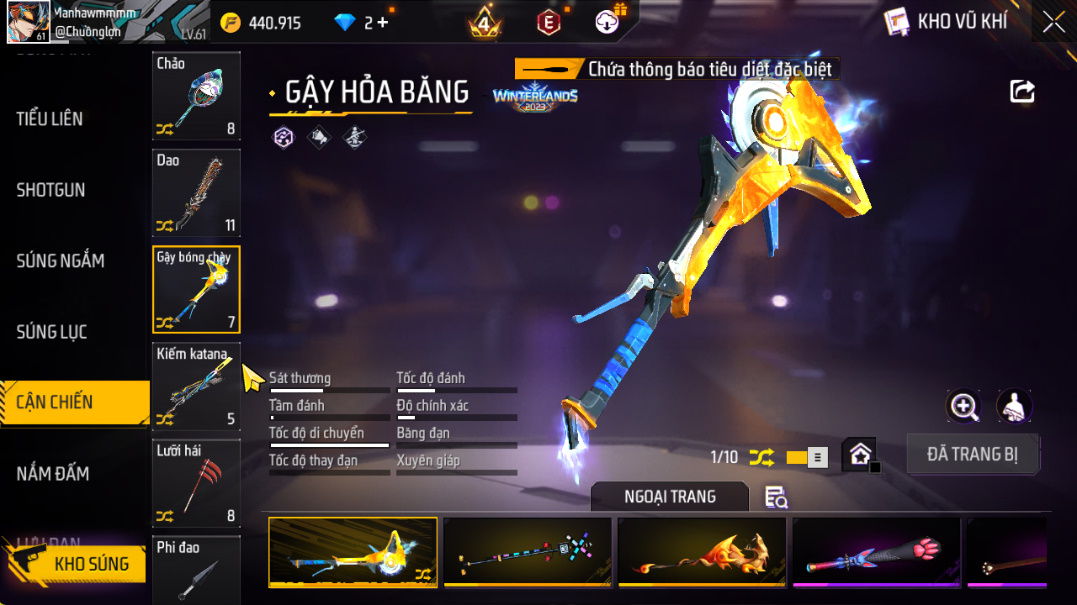The width and height of the screenshot is (1077, 605).
Task: Select the flame-themed bat skin thumbnail
Action: [702, 552]
